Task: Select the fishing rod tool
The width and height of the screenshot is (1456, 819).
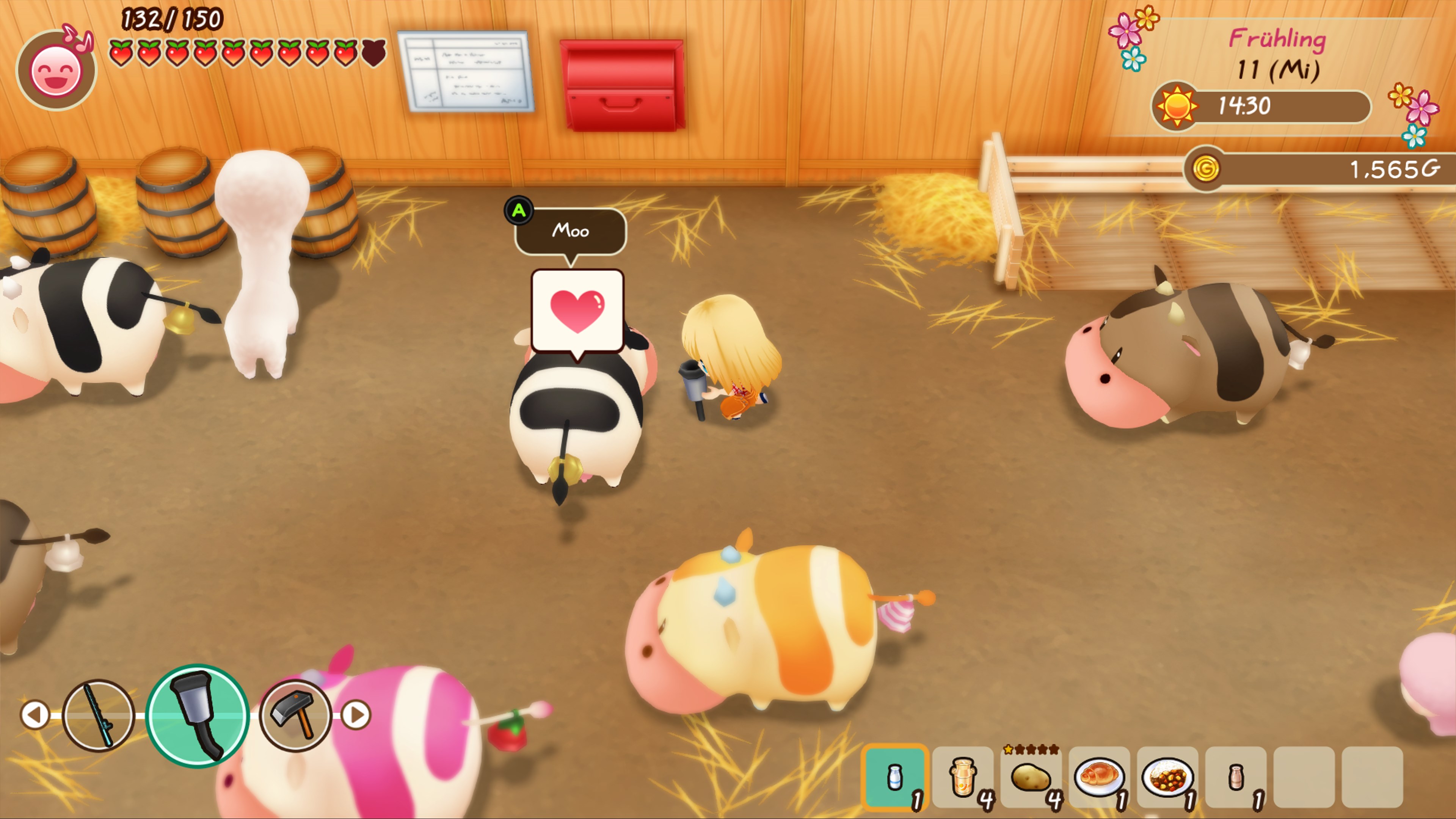Action: click(98, 715)
